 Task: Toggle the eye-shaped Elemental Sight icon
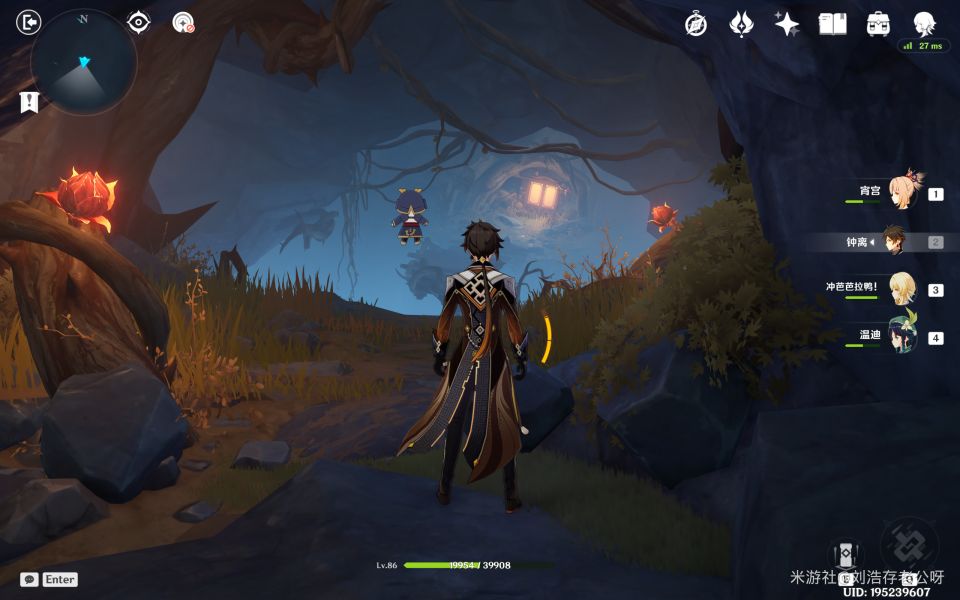(139, 22)
